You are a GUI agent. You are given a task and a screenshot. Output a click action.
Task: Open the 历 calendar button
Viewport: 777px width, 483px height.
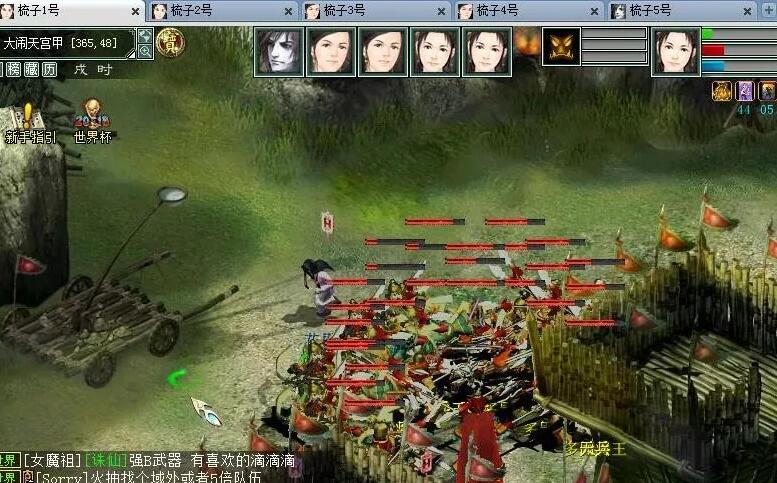(49, 70)
